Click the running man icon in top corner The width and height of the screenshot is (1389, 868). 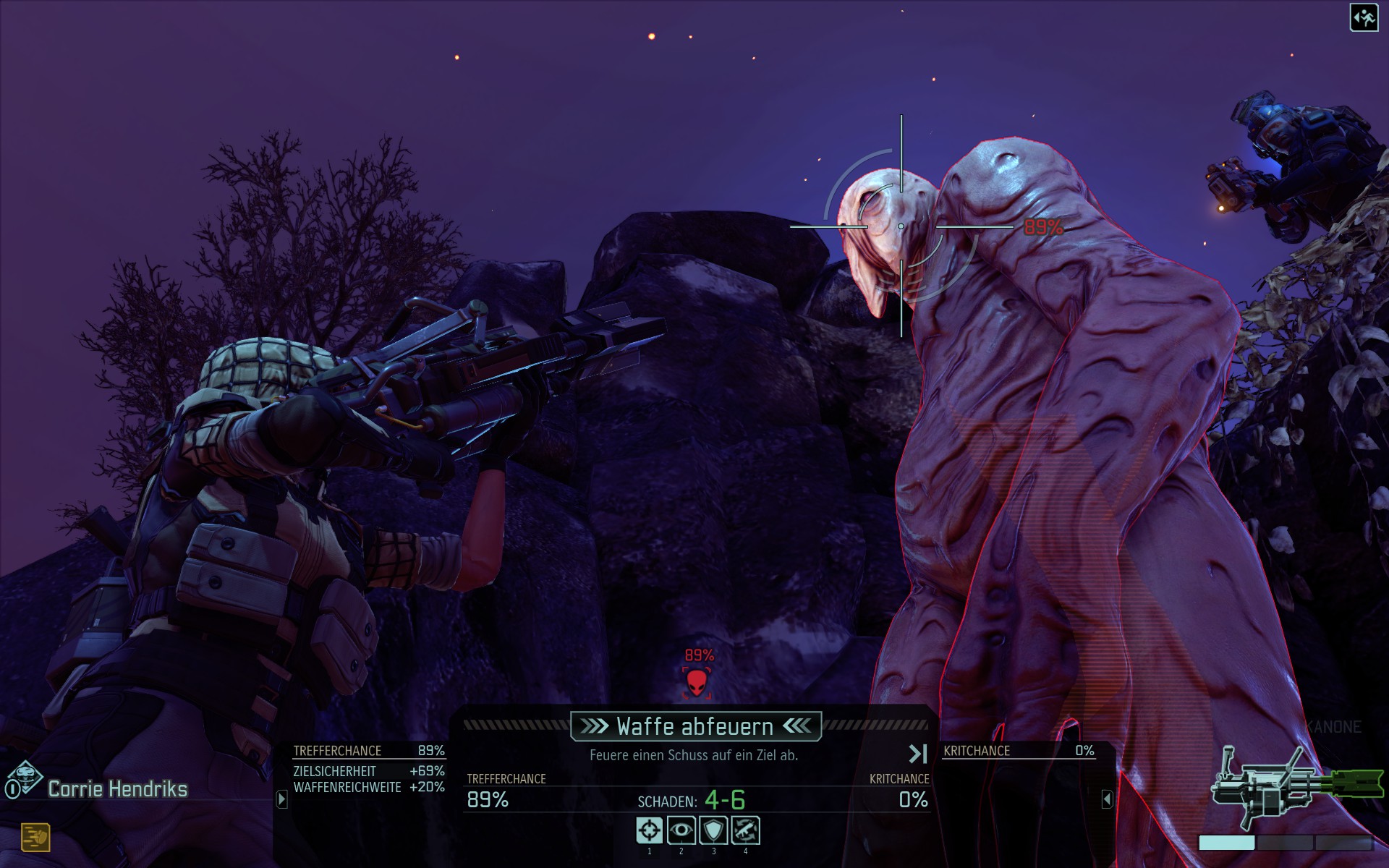point(1364,18)
